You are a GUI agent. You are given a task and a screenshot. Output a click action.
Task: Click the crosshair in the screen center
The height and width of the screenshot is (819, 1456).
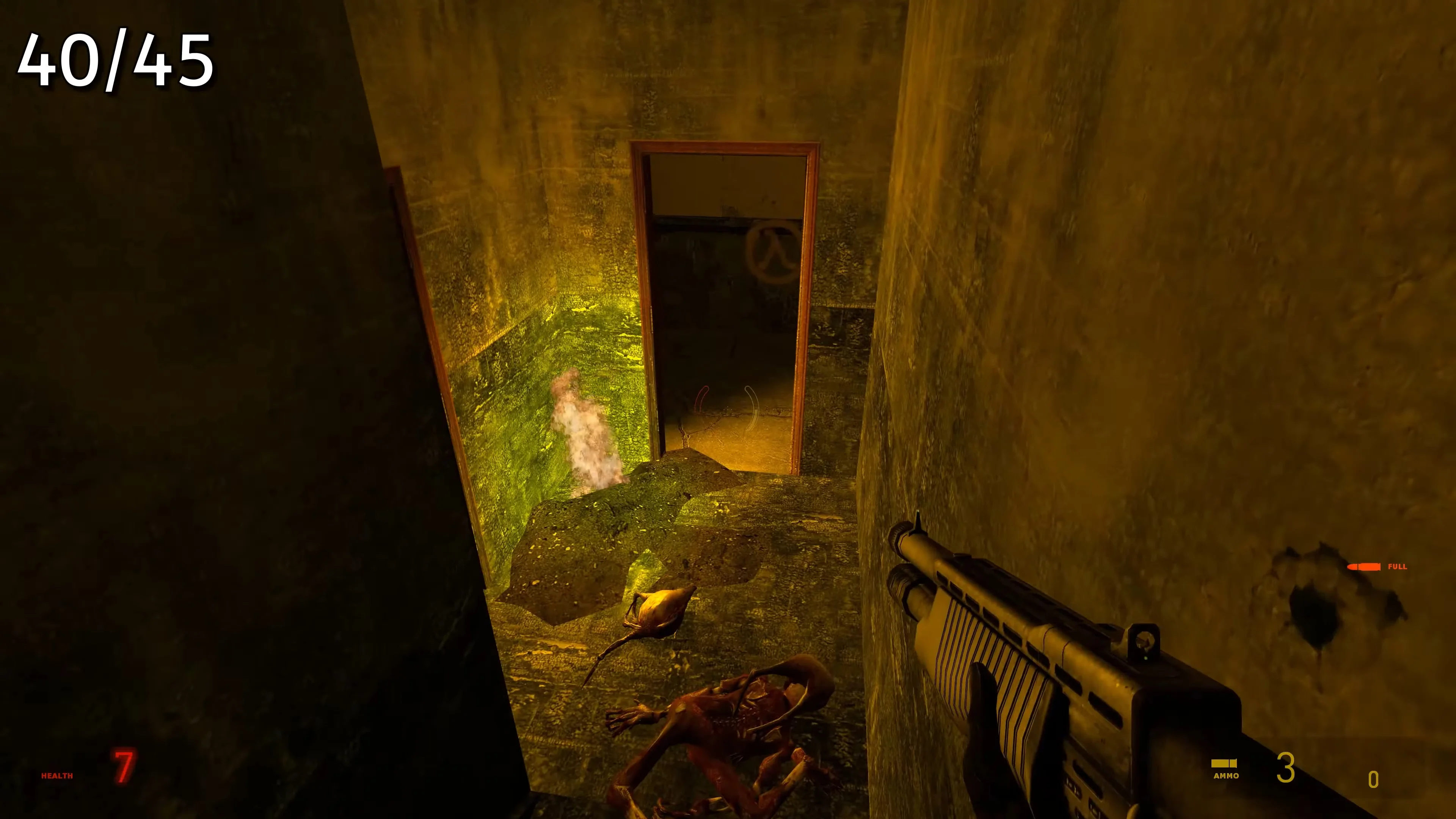[728, 409]
